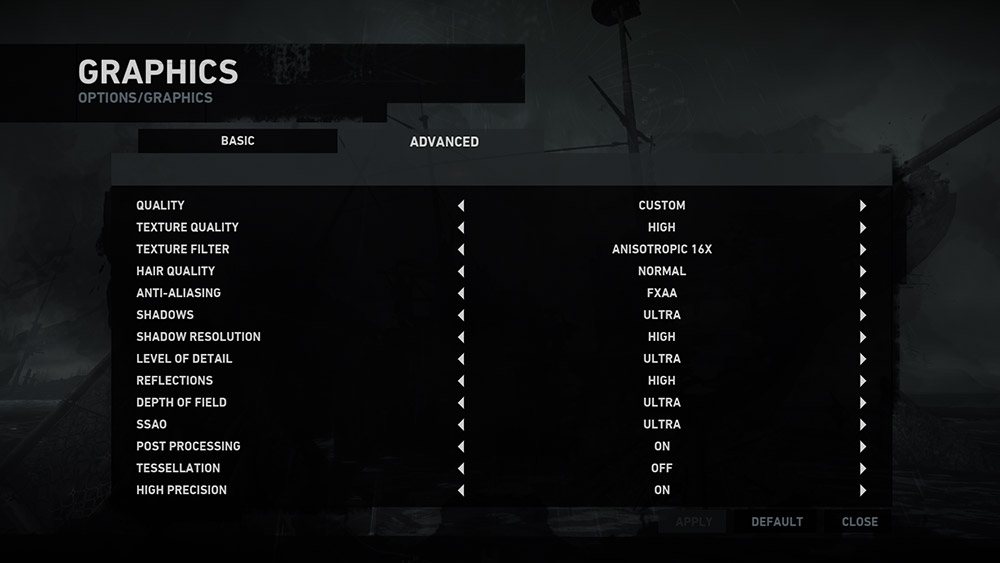The height and width of the screenshot is (563, 1000).
Task: Increase Hair Quality using right arrow
Action: [862, 272]
